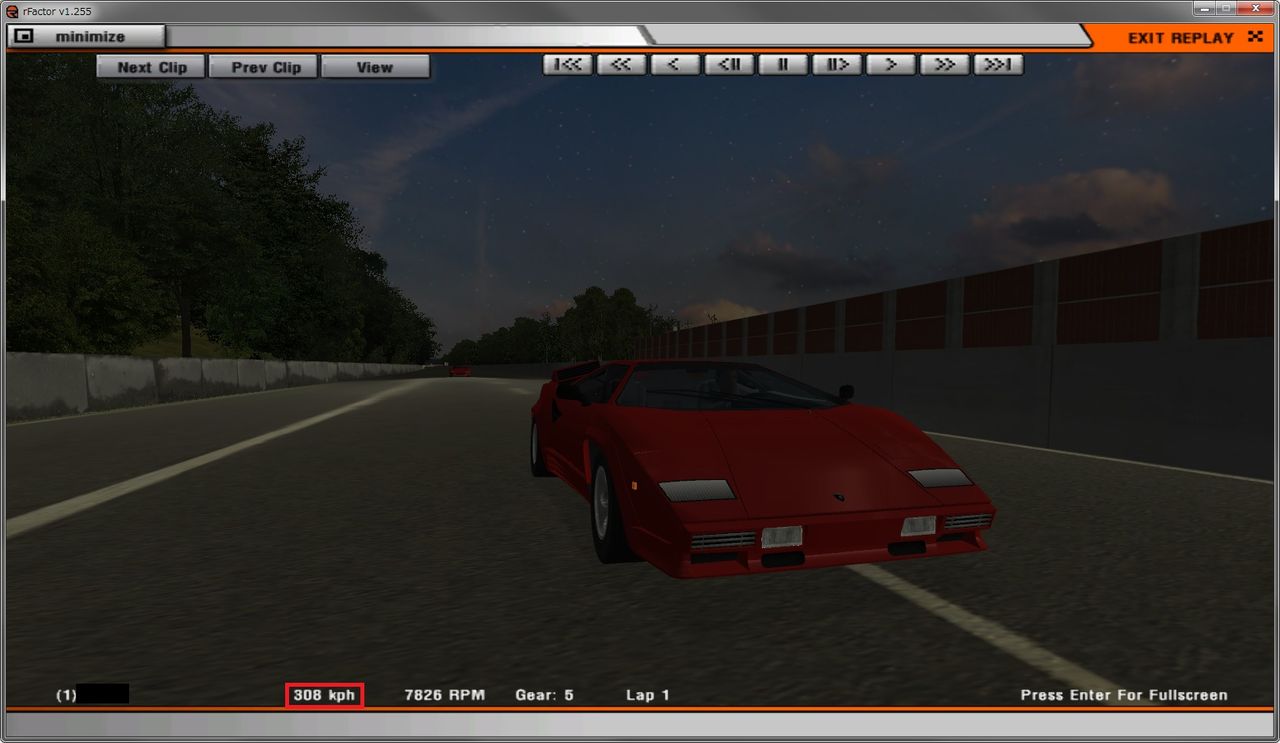Click the Gear: 5 status text
Image resolution: width=1280 pixels, height=743 pixels.
(x=545, y=694)
